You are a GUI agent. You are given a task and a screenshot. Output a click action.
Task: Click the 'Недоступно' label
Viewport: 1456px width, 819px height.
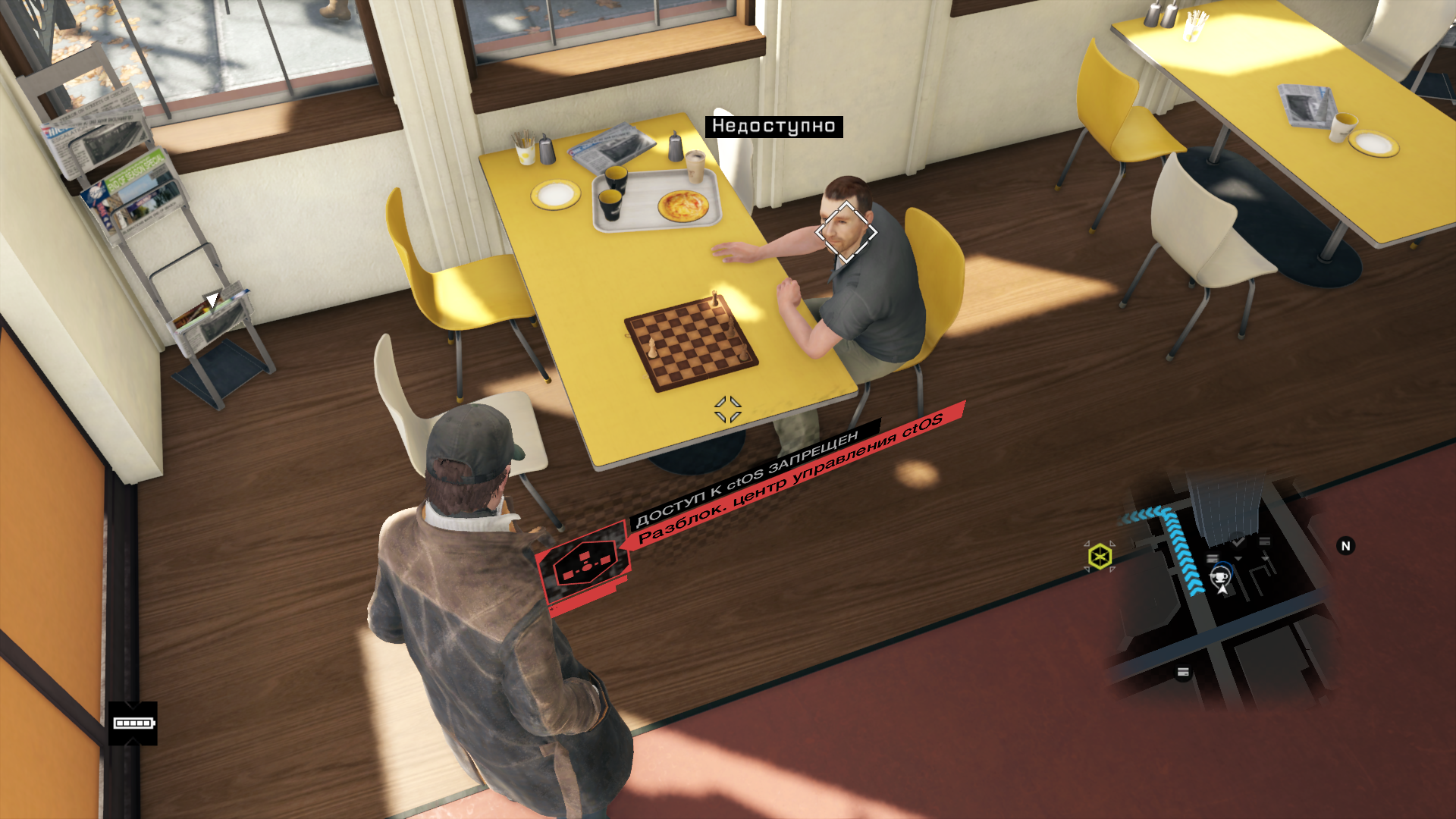773,127
